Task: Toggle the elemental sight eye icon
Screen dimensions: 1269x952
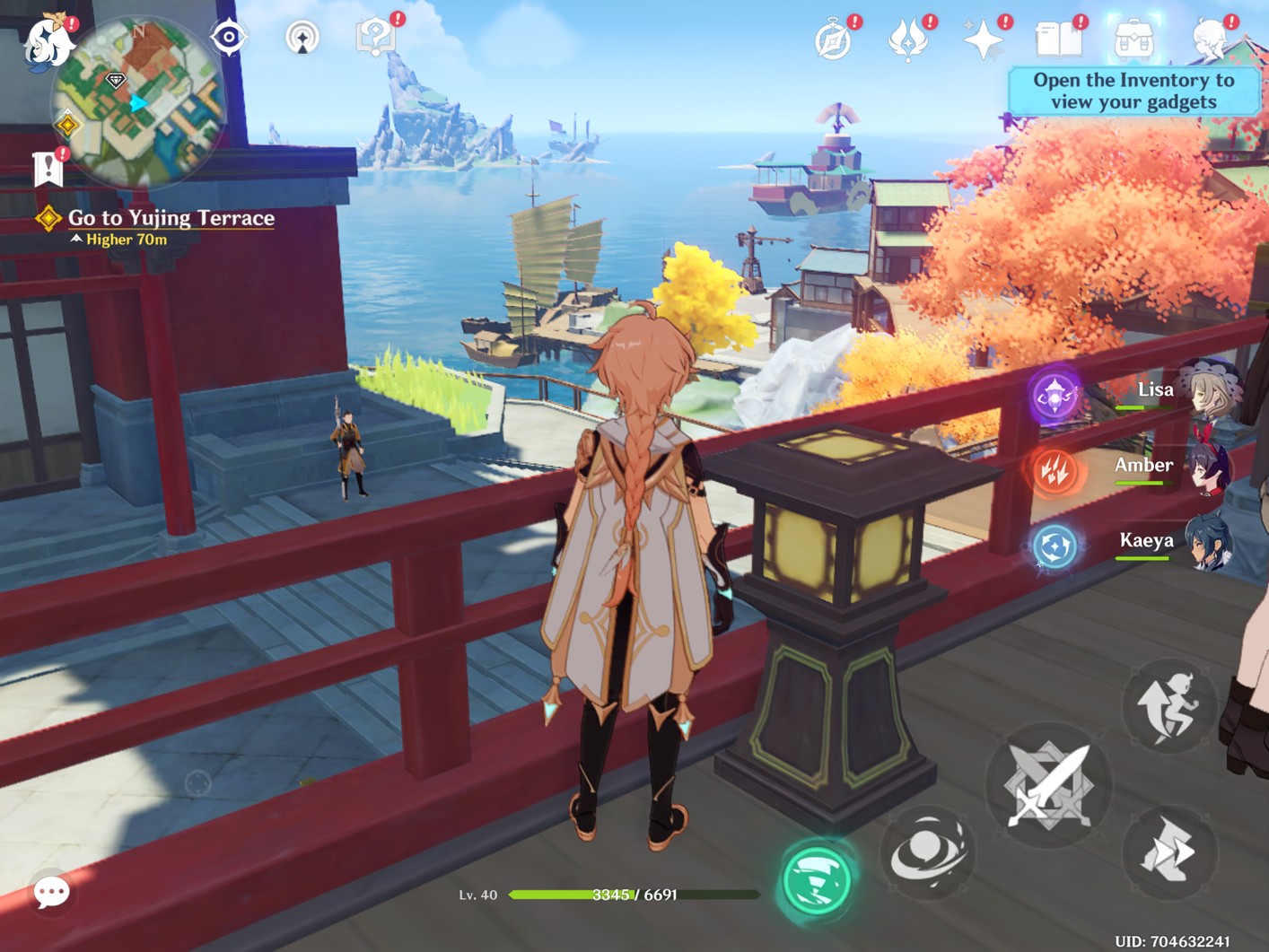Action: pos(229,37)
